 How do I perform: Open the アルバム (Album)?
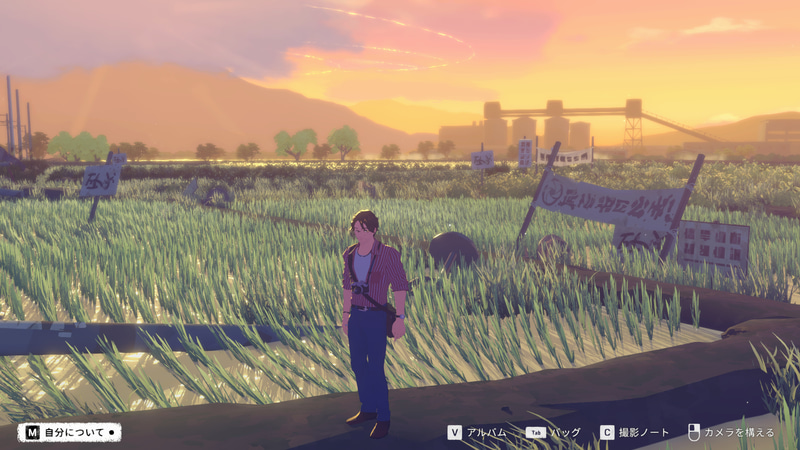(x=479, y=433)
